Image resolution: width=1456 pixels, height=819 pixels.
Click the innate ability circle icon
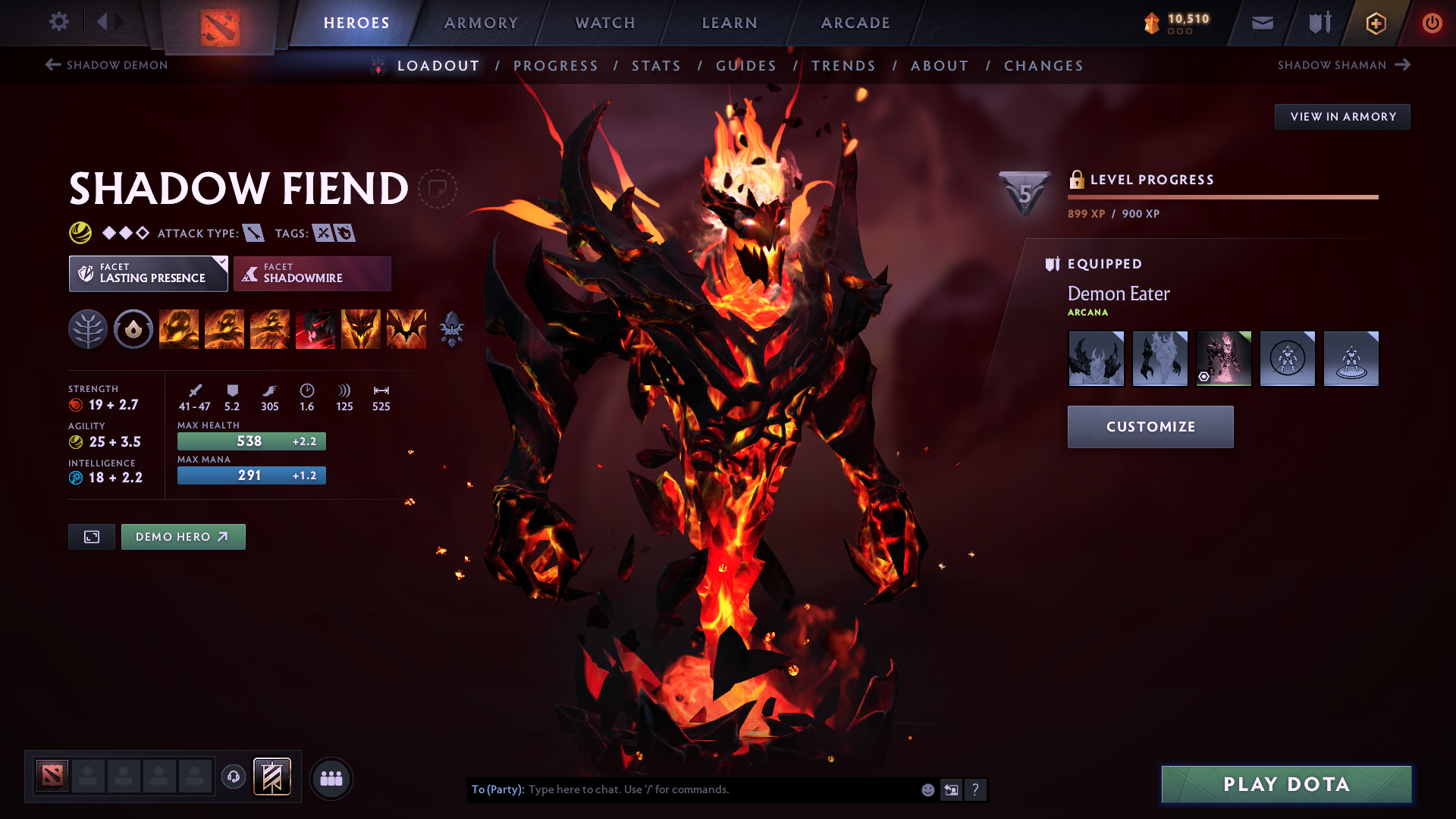(133, 329)
